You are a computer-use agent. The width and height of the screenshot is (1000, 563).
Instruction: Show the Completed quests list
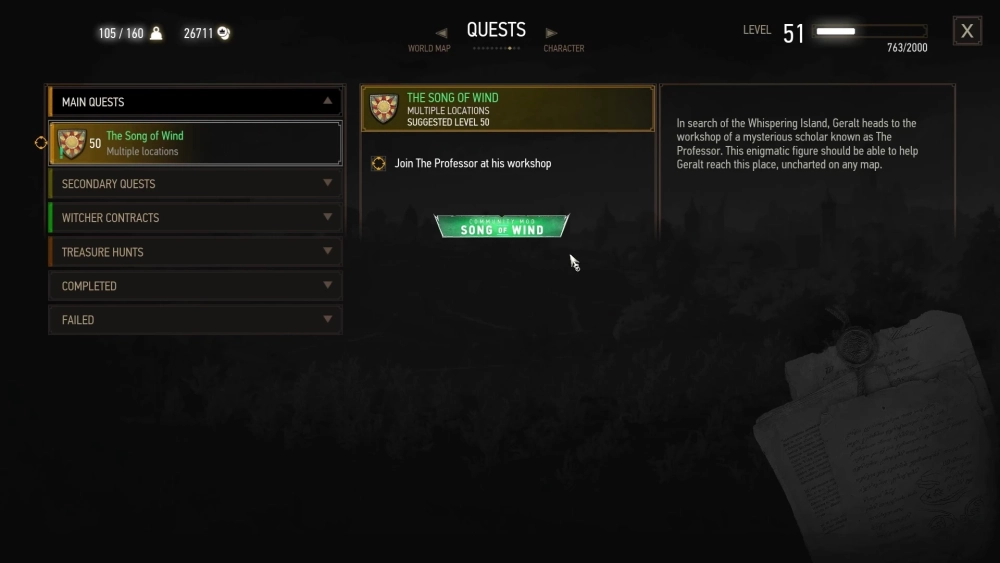click(x=195, y=286)
